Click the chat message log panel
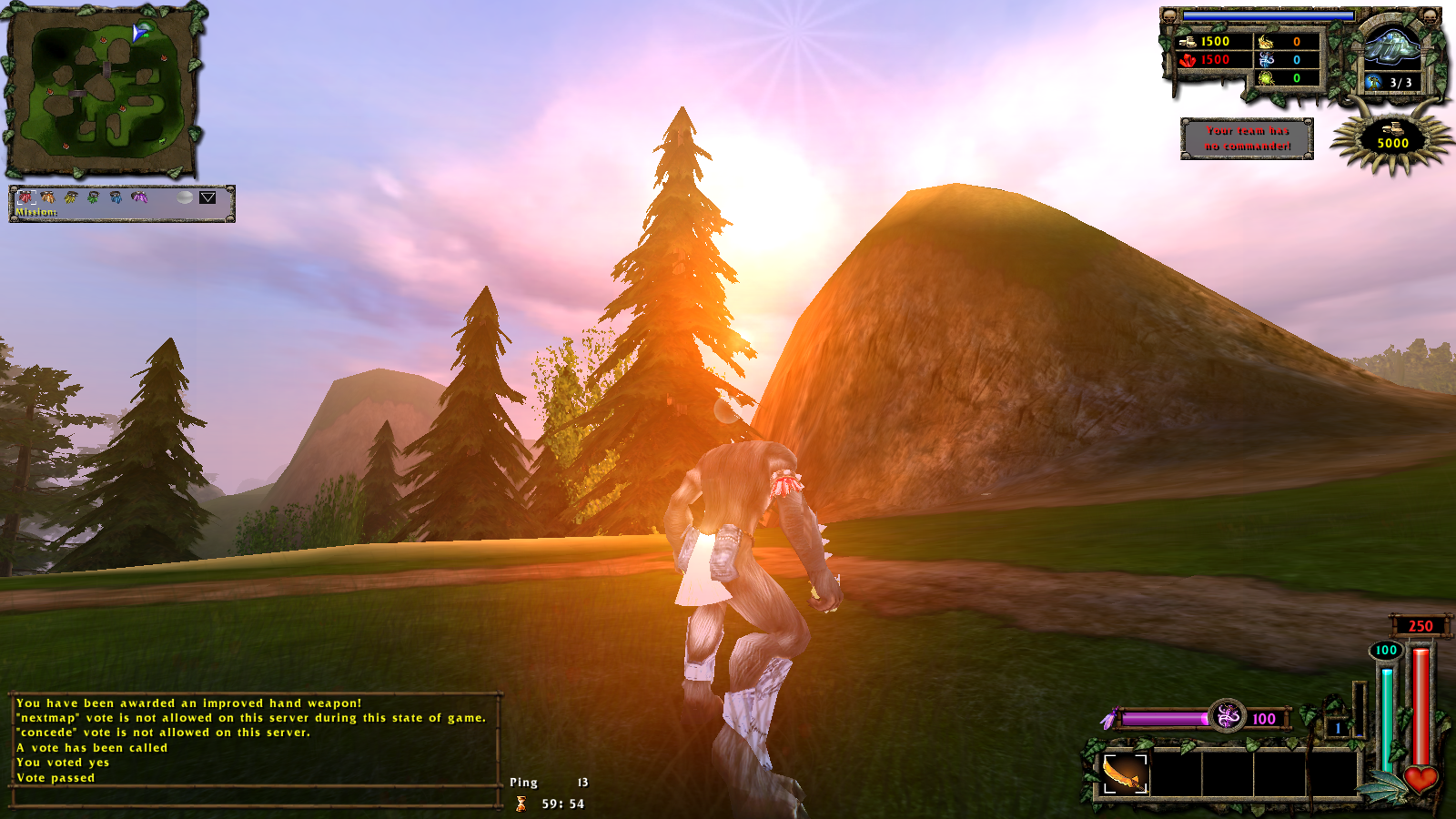 tap(255, 740)
